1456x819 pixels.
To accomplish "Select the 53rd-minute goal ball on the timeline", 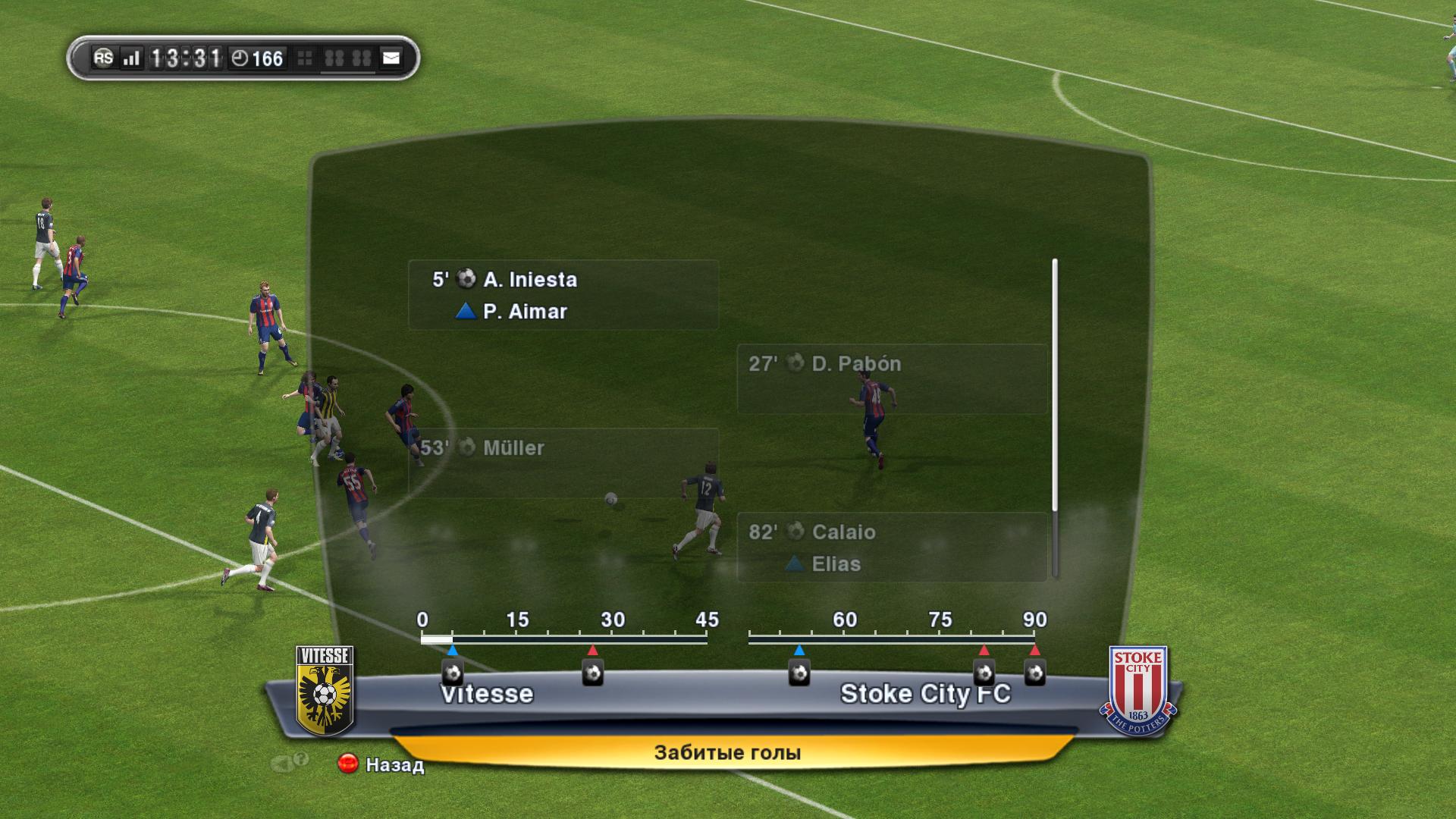I will point(799,672).
